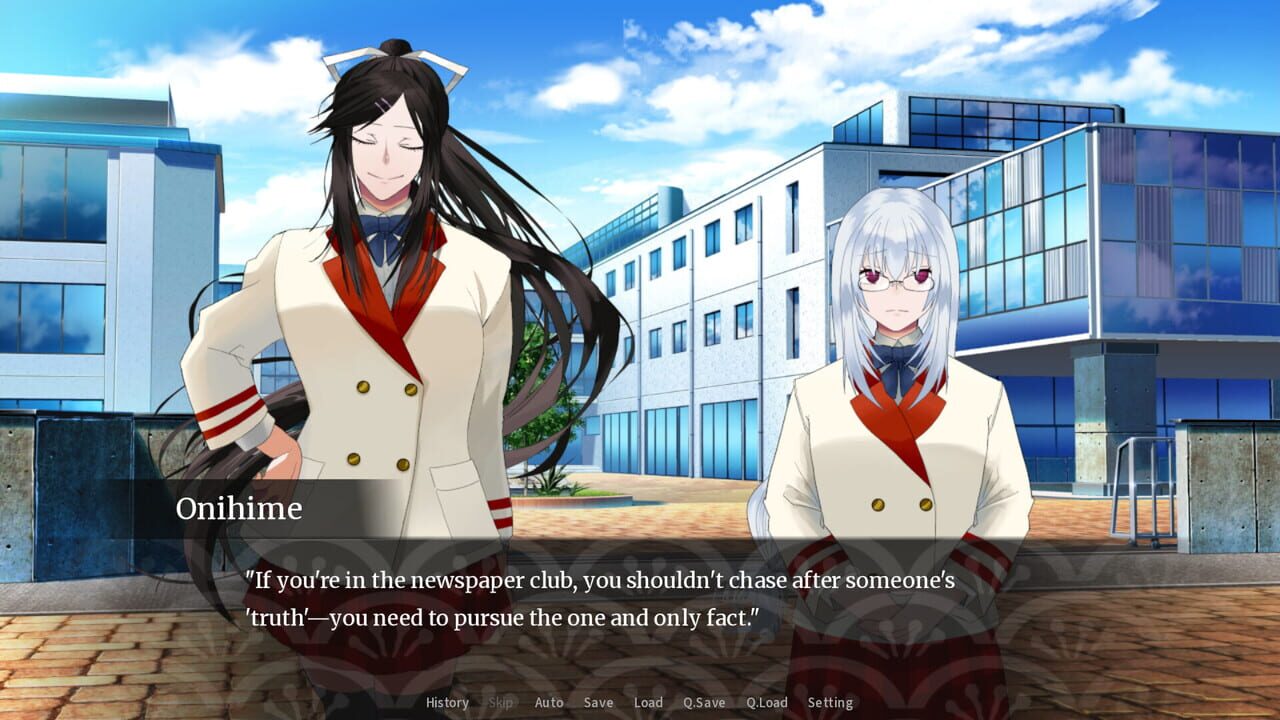Open the History log
This screenshot has height=720, width=1280.
(x=447, y=702)
